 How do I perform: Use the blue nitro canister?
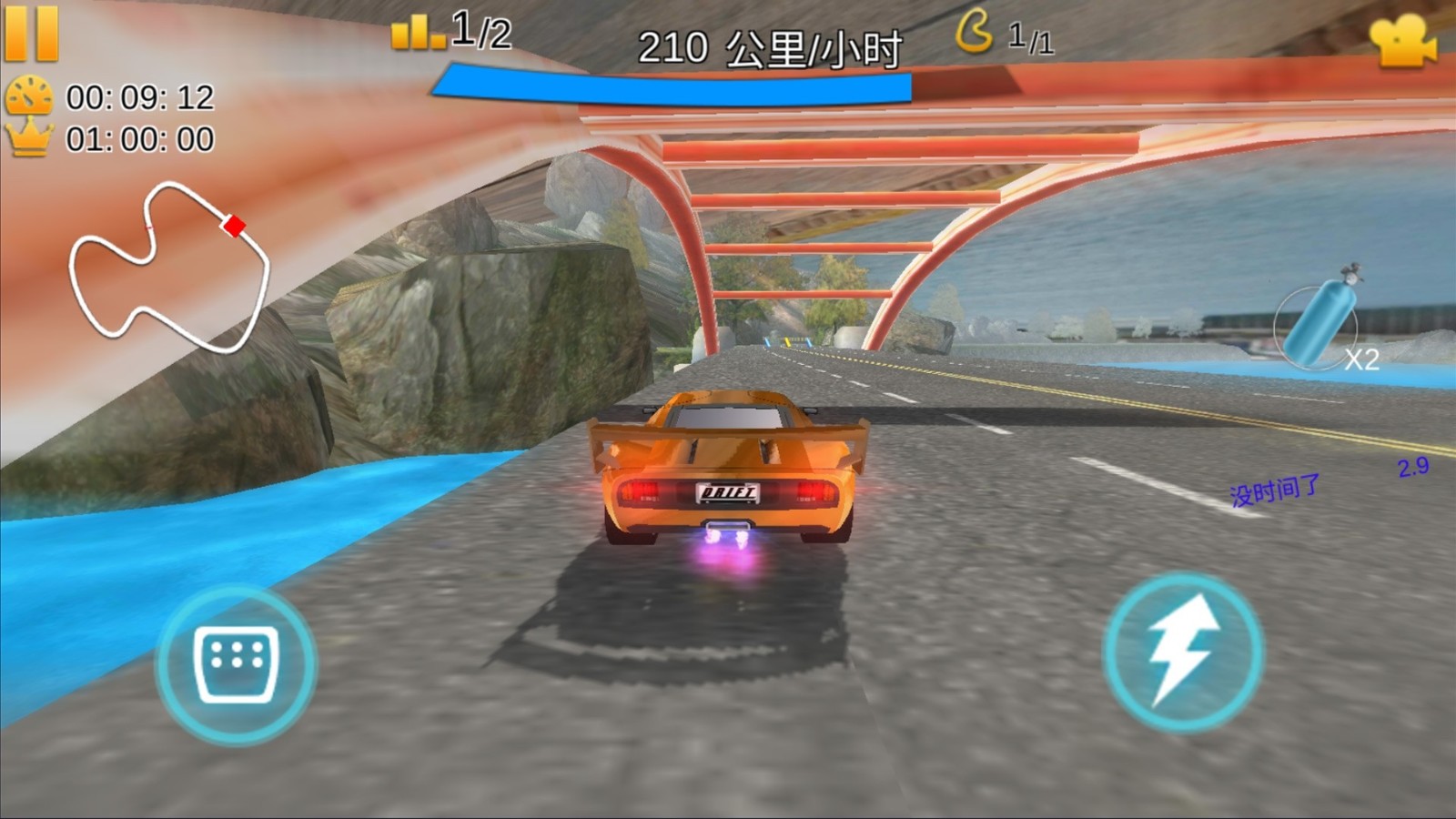(x=1319, y=321)
